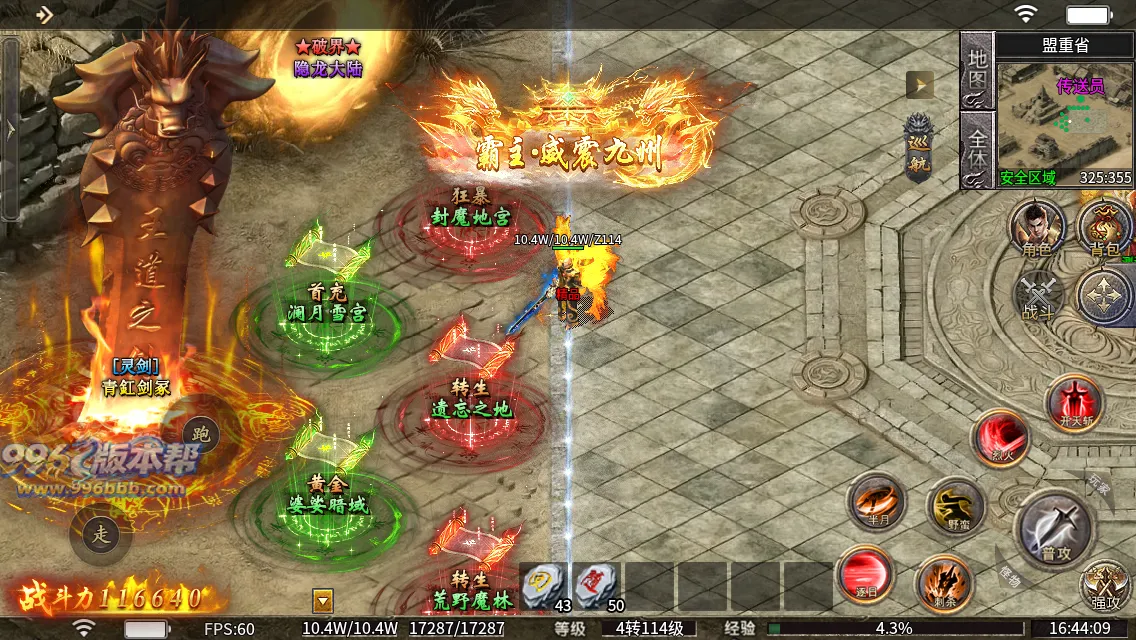The image size is (1136, 640).
Task: Toggle the 强攻 forced attack button
Action: tap(1106, 586)
